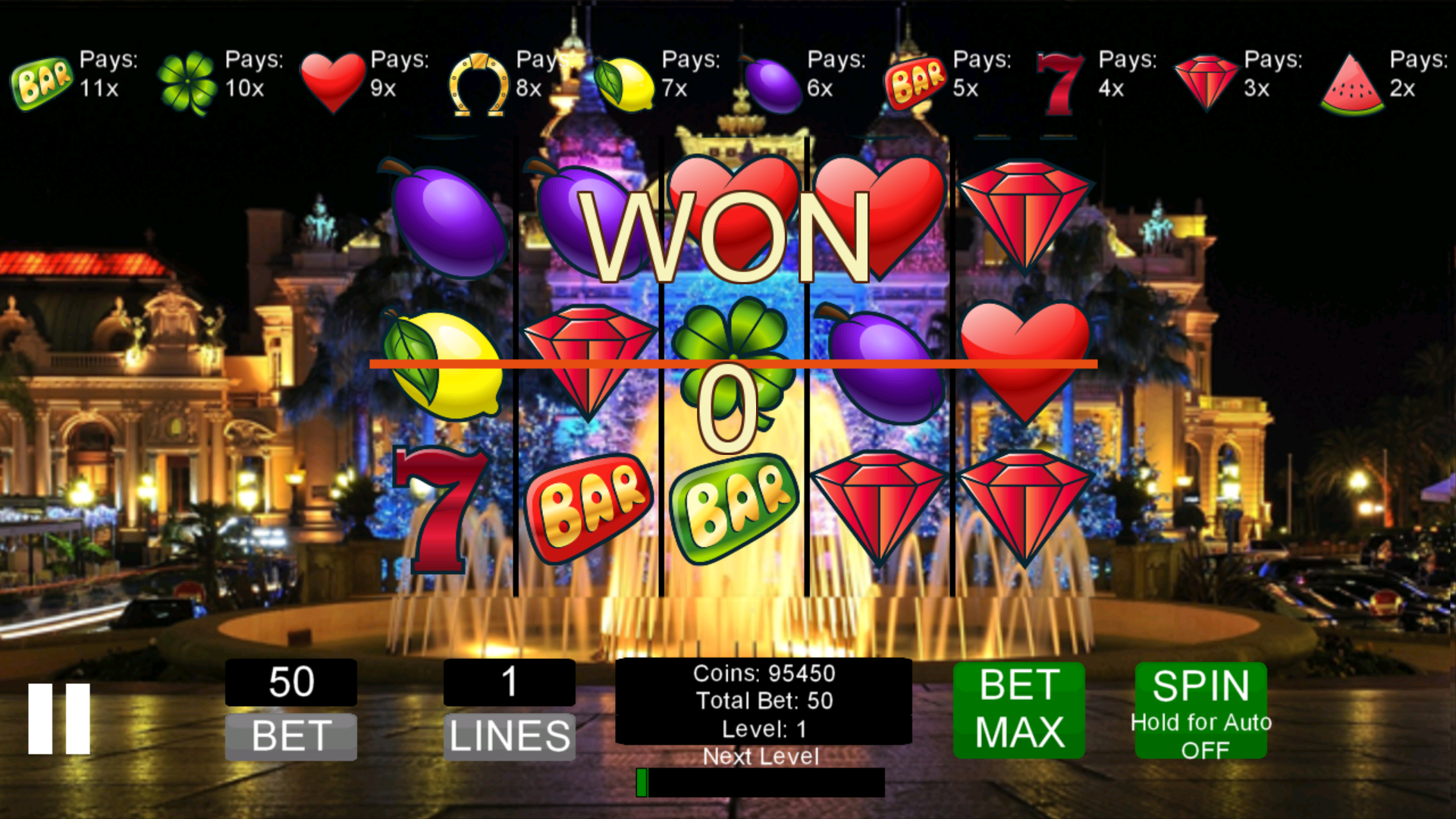Click the Next Level progress bar
The width and height of the screenshot is (1456, 819).
[x=761, y=781]
